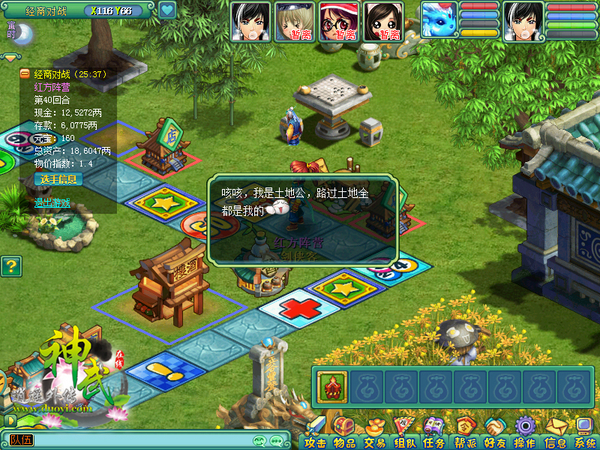The width and height of the screenshot is (600, 450).
Task: Click the 队伍 chat channel selector
Action: pos(22,440)
